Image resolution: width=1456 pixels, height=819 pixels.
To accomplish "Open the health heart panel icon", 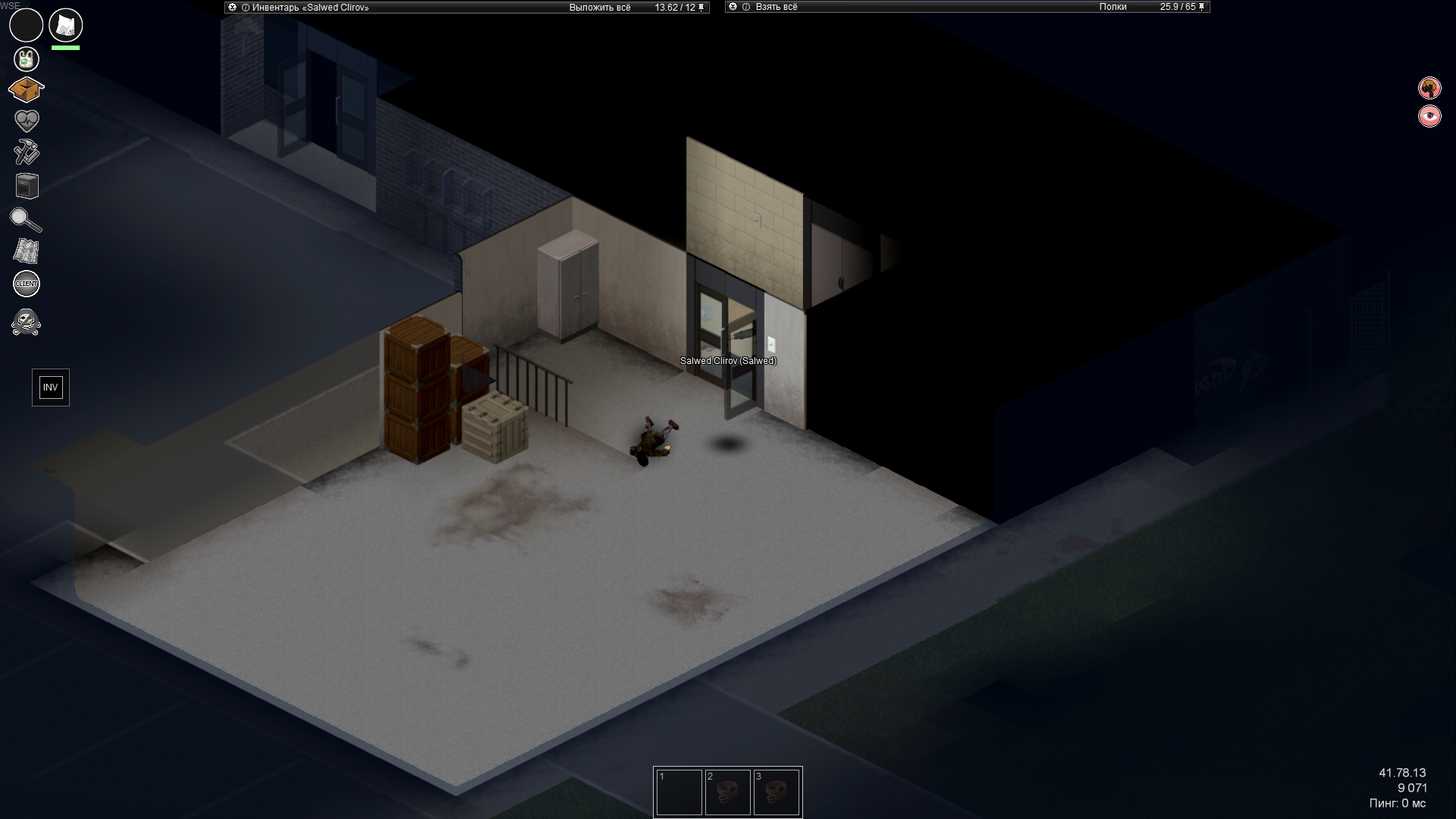I will (x=26, y=119).
